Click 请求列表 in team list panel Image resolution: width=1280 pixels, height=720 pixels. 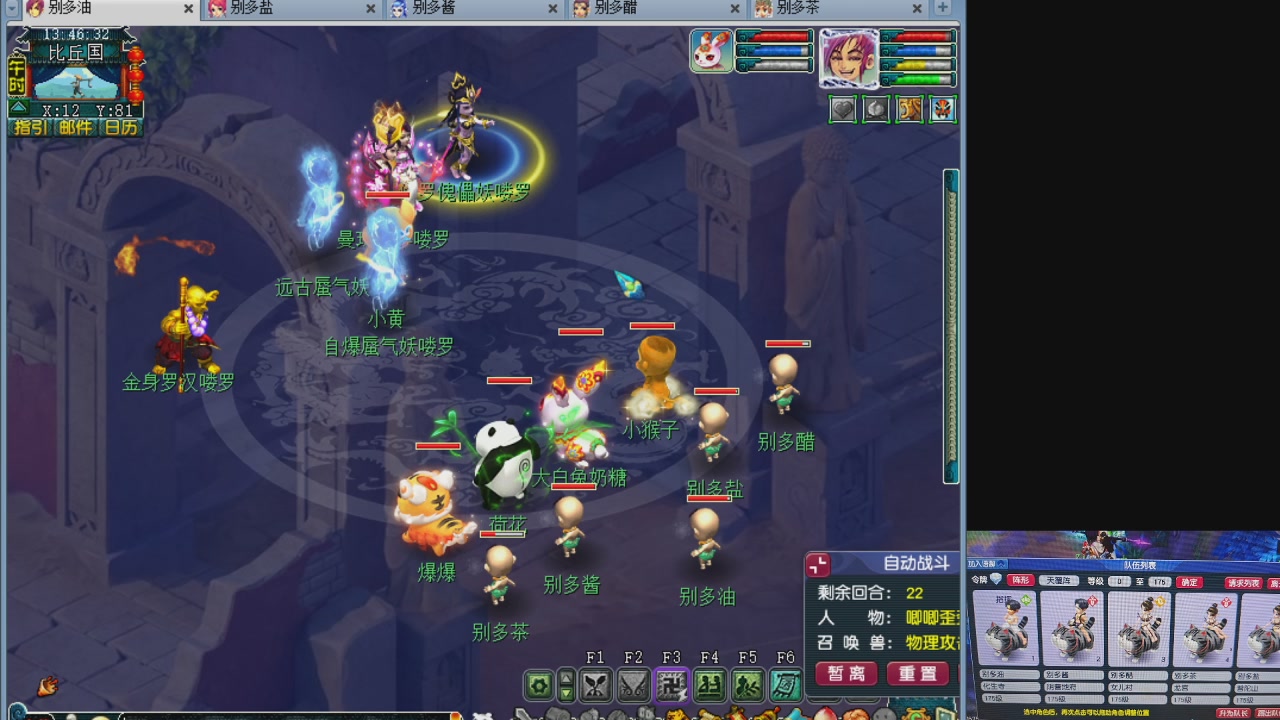1244,584
